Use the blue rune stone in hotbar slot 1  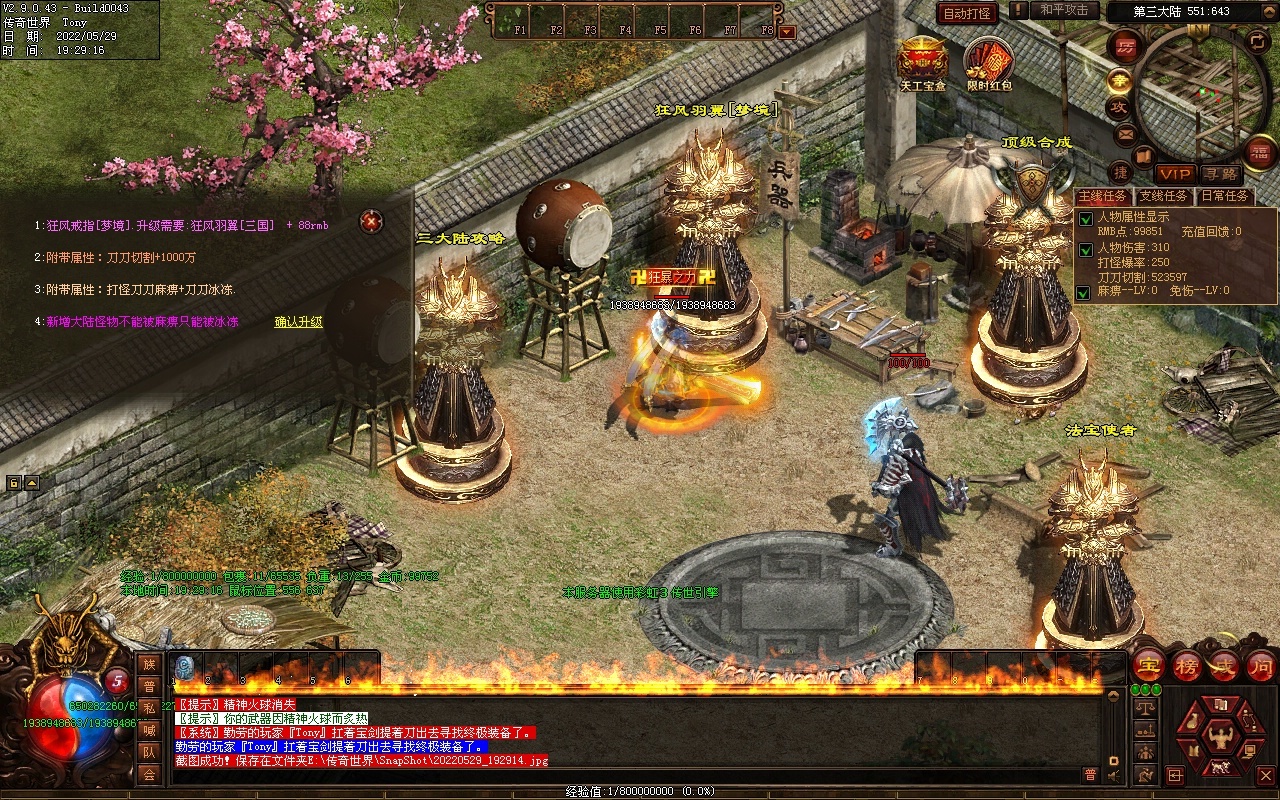point(184,667)
